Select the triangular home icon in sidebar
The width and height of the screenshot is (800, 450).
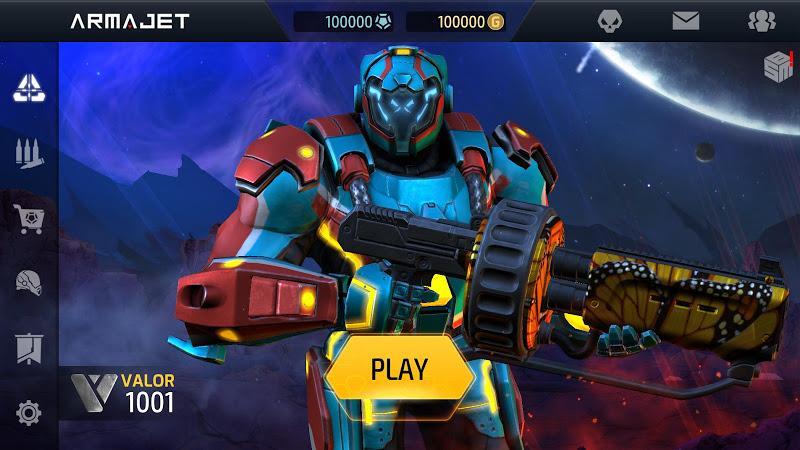coord(28,89)
